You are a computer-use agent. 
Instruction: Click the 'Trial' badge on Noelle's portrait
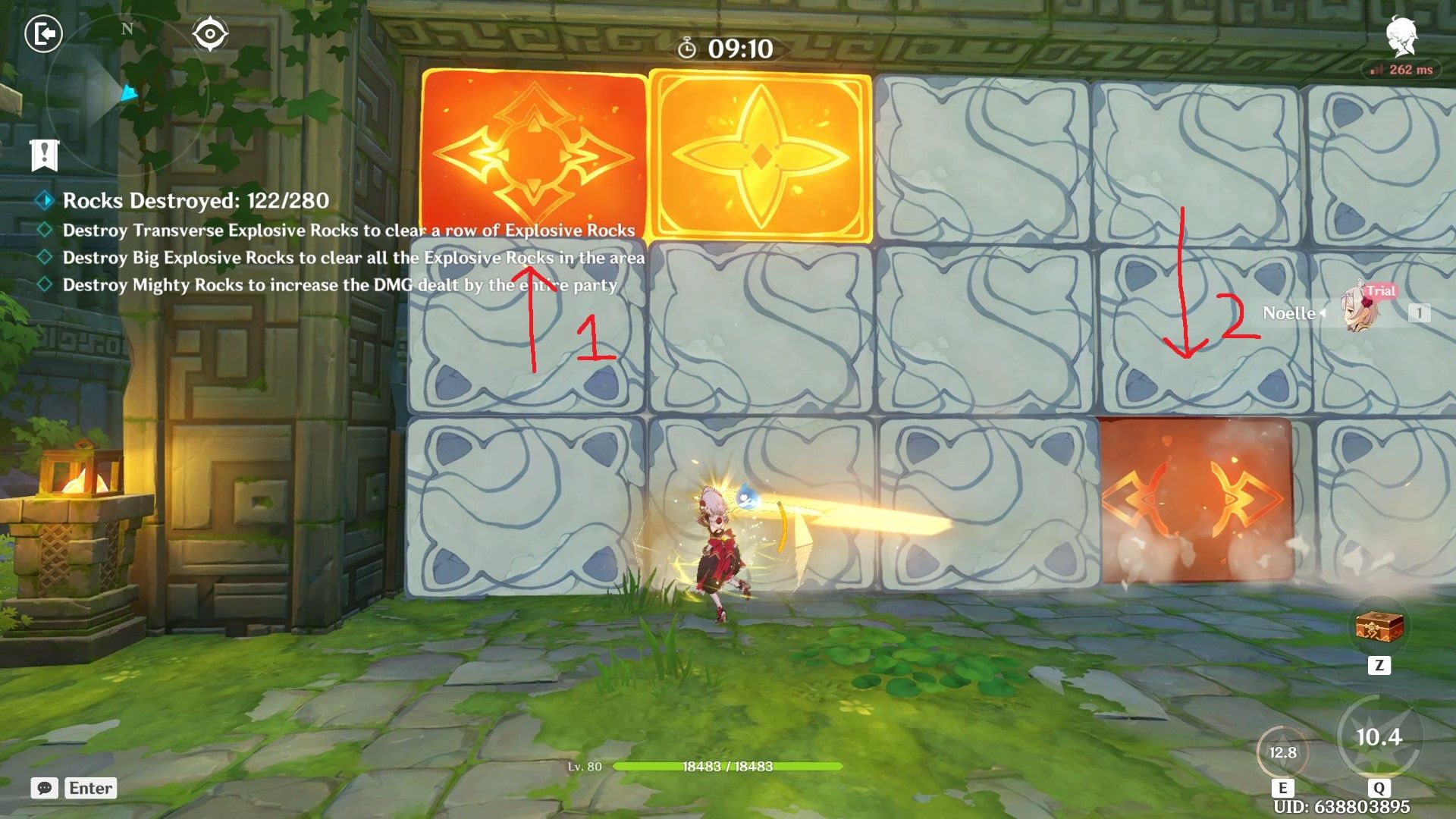tap(1380, 291)
